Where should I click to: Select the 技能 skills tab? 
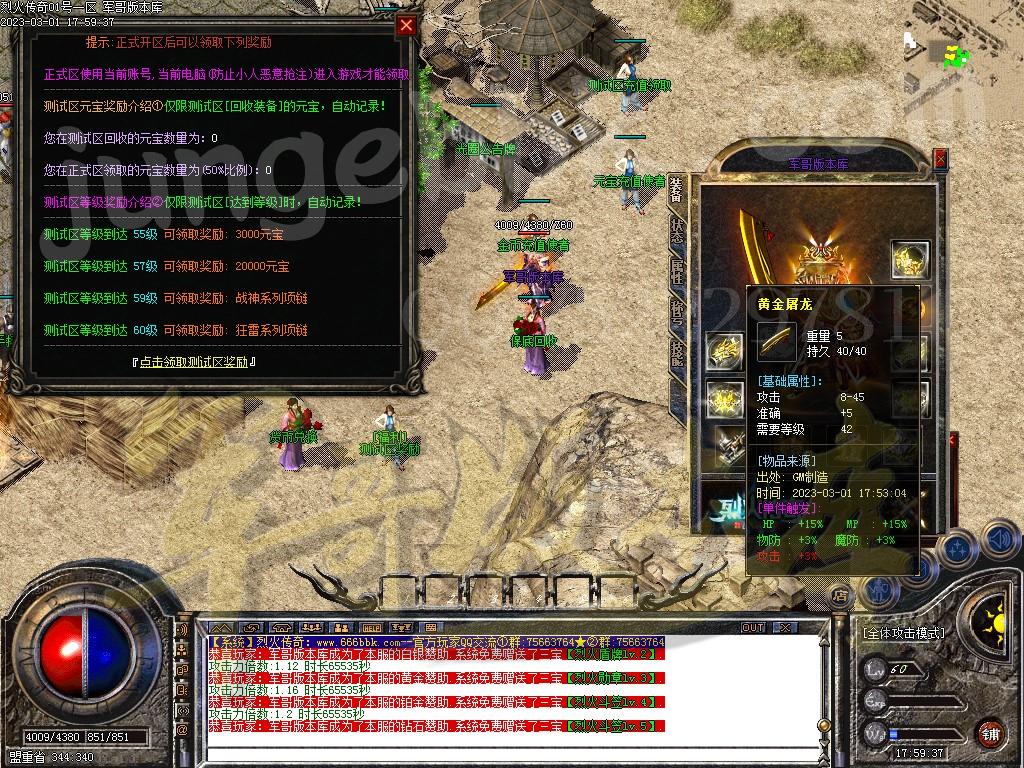coord(677,354)
